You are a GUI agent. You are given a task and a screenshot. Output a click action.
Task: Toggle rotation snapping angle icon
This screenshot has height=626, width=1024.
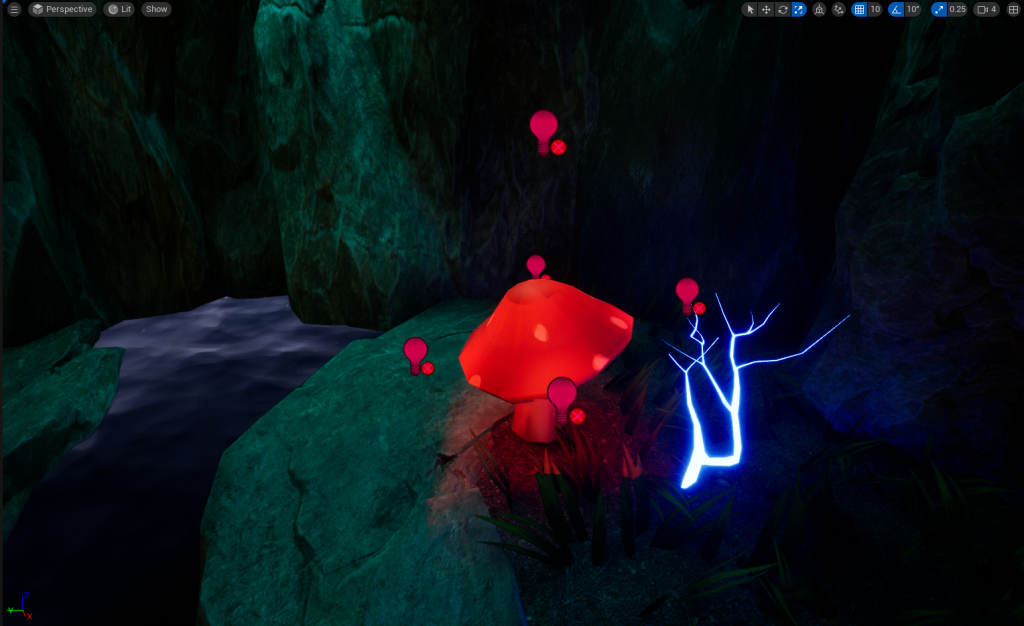pyautogui.click(x=897, y=9)
